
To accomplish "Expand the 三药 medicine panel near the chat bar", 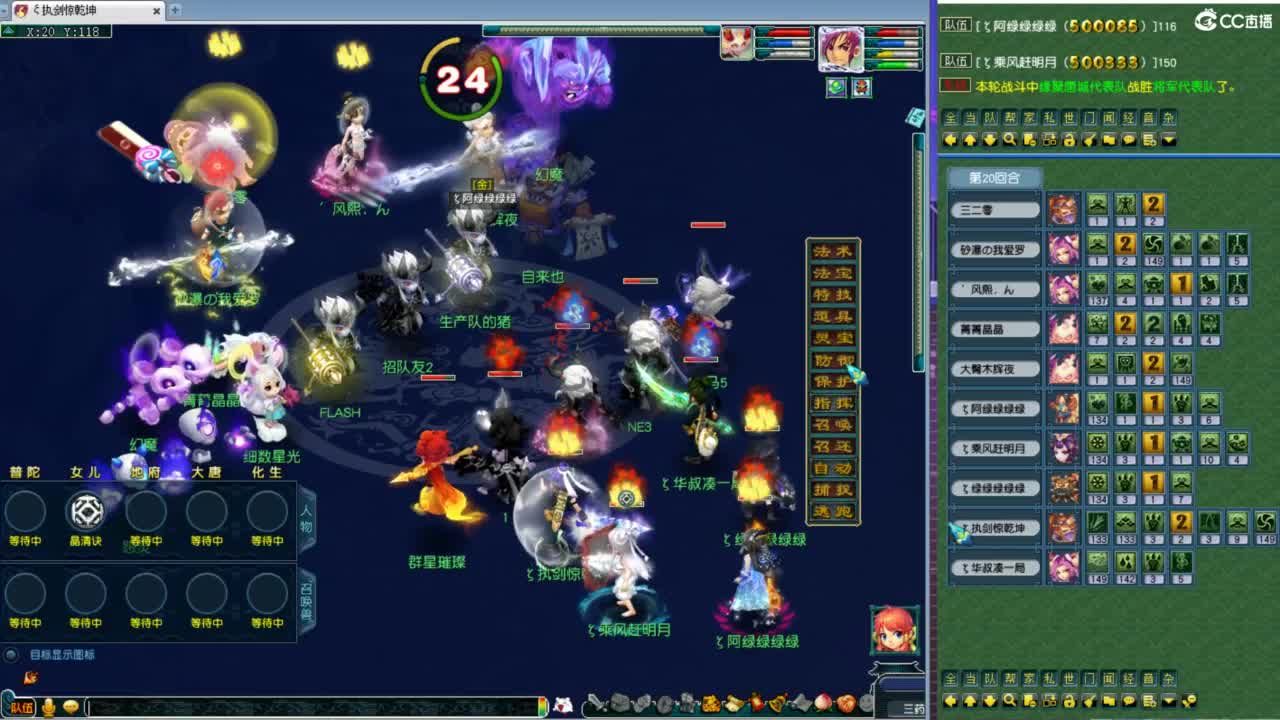I will tap(913, 707).
